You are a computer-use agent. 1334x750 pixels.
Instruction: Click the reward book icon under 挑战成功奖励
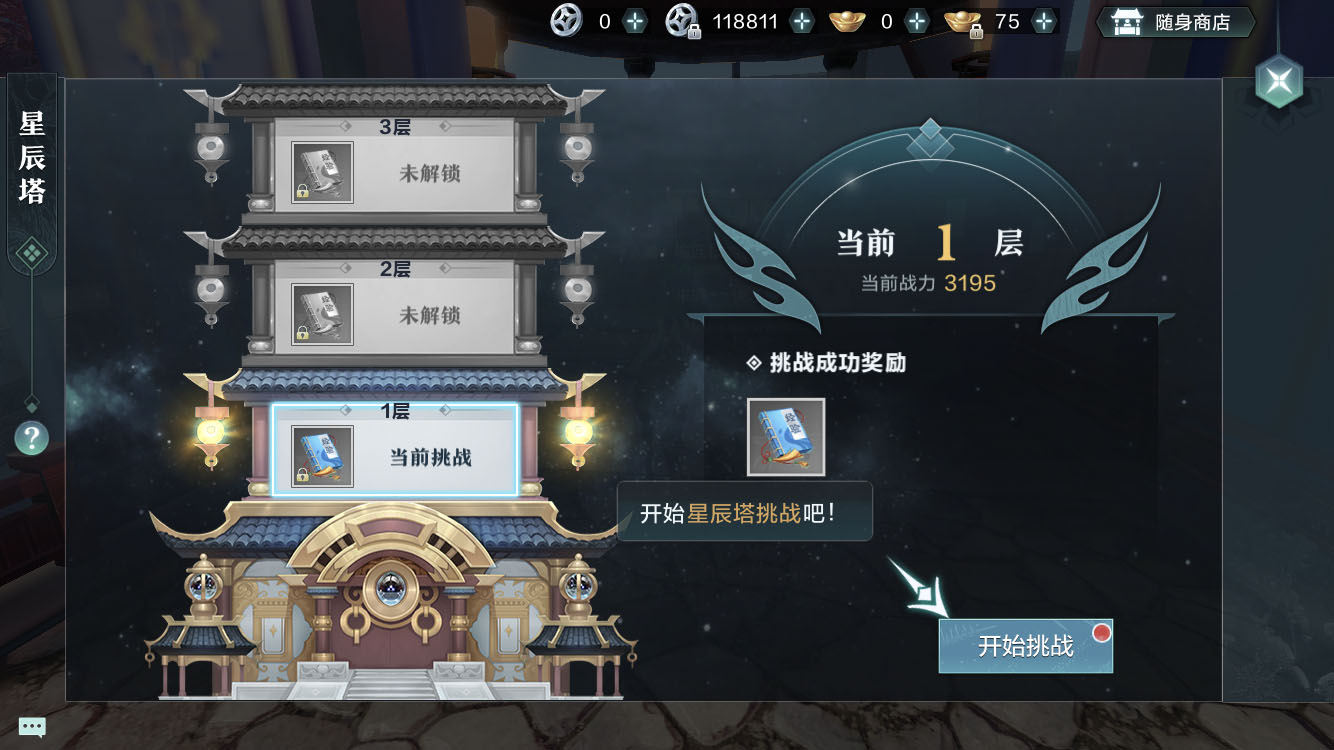pos(786,436)
